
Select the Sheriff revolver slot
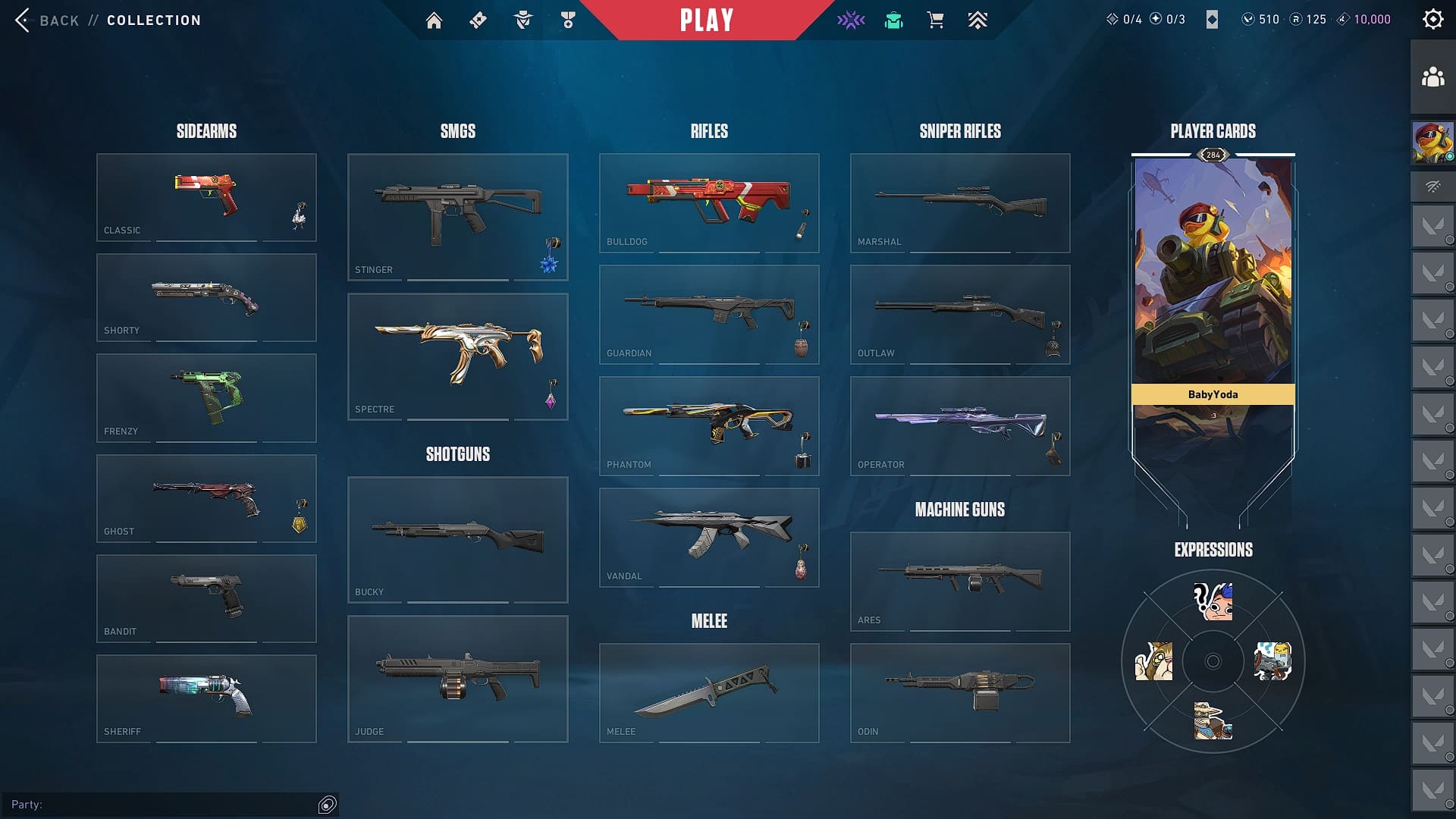pos(206,698)
